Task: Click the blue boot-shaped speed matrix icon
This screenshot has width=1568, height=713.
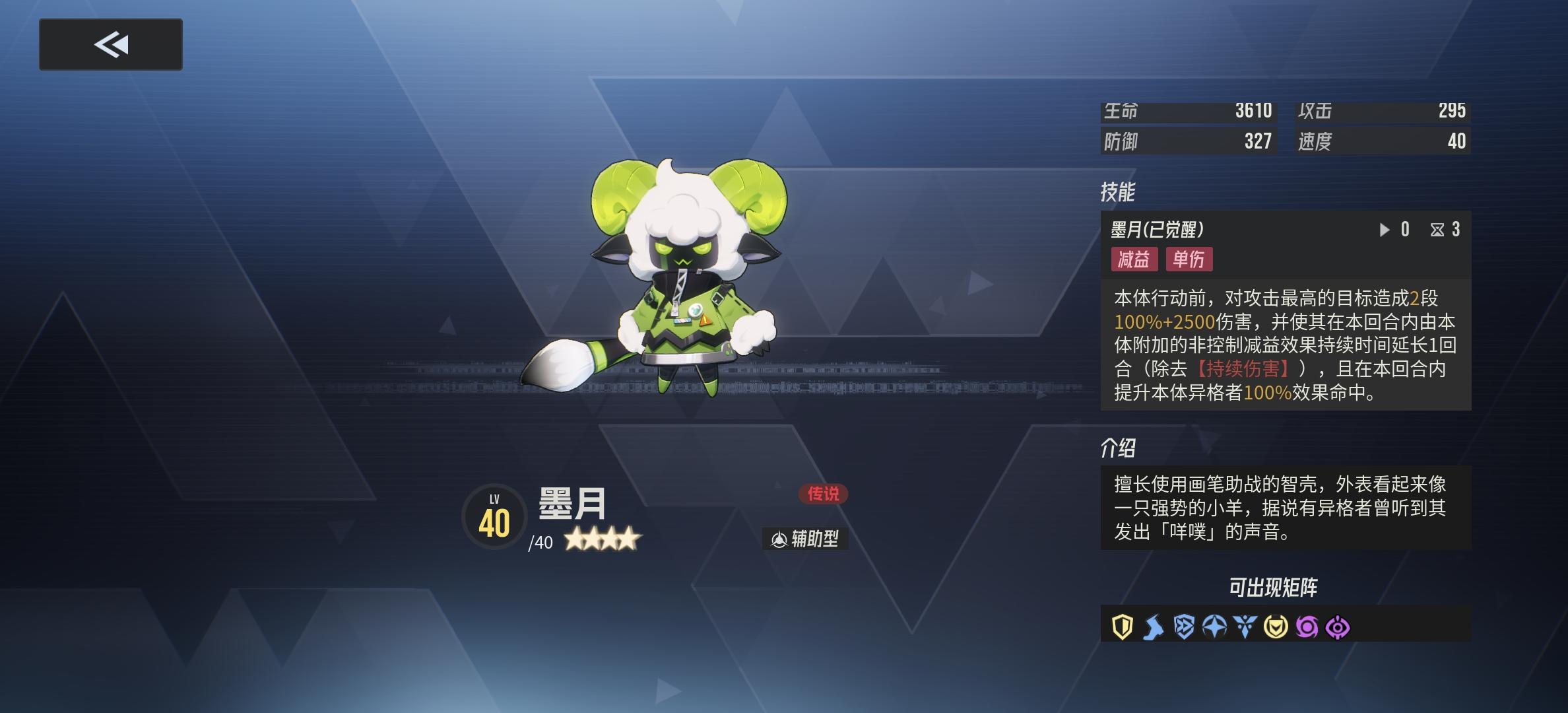Action: pos(1152,626)
